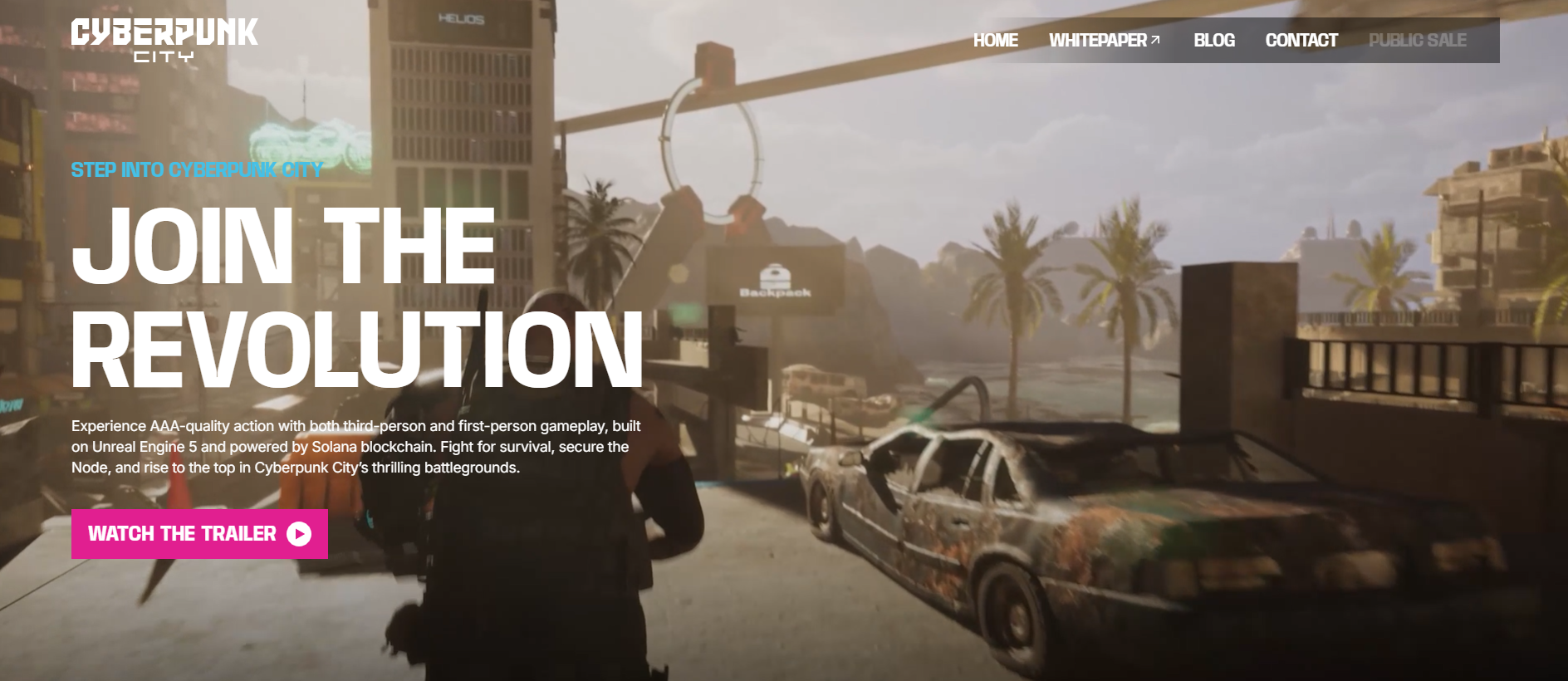Open the Contact page
This screenshot has width=1568, height=681.
pyautogui.click(x=1301, y=41)
